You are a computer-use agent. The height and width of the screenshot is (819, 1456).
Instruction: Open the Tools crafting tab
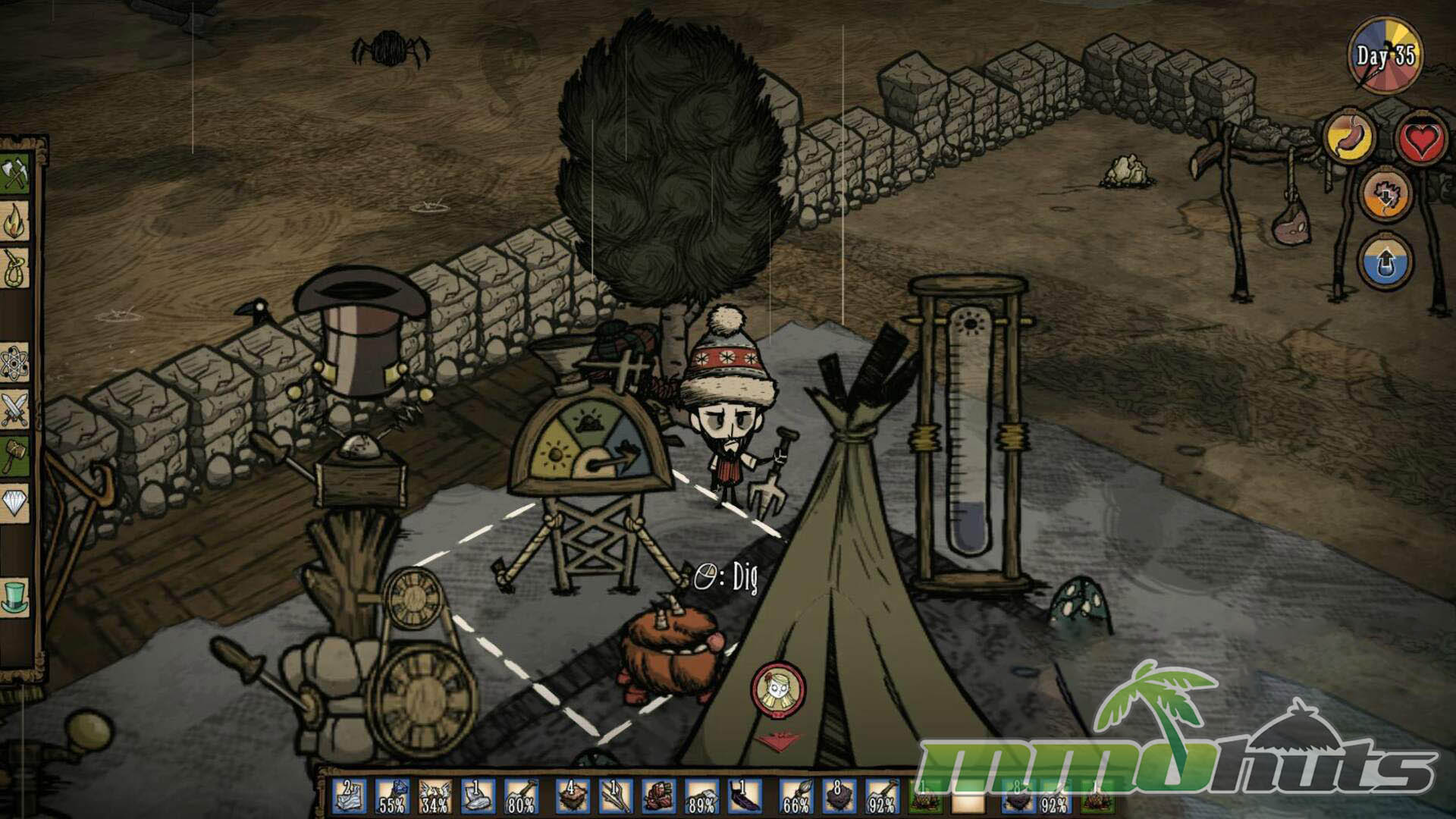[x=14, y=175]
